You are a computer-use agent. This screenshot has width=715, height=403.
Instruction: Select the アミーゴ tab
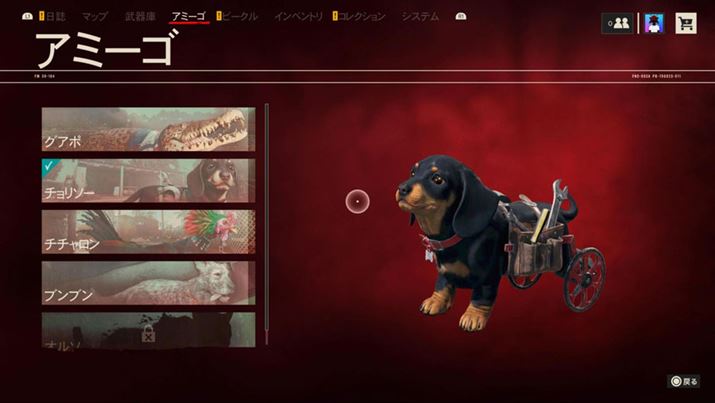click(x=188, y=17)
